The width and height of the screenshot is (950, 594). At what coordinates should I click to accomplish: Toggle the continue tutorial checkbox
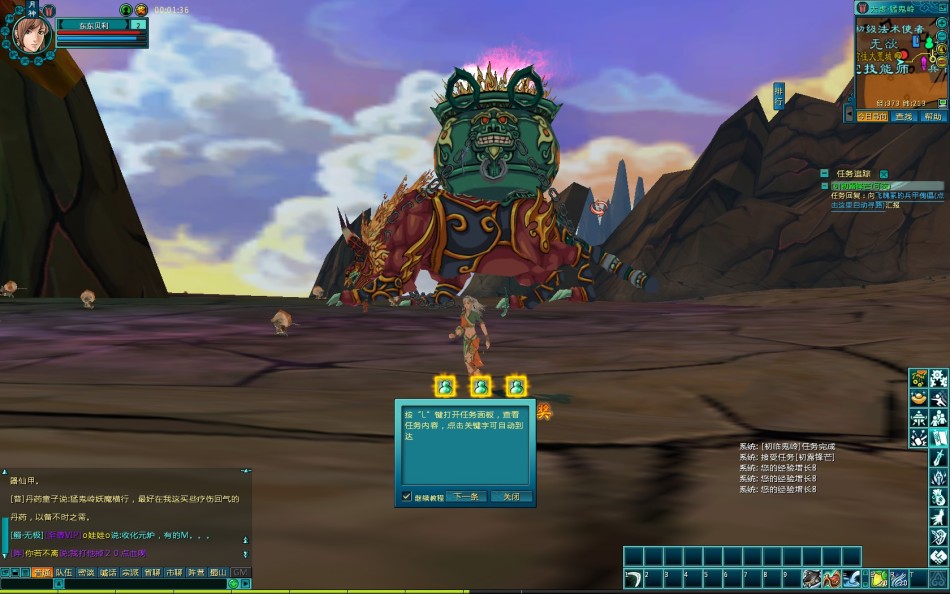[406, 496]
